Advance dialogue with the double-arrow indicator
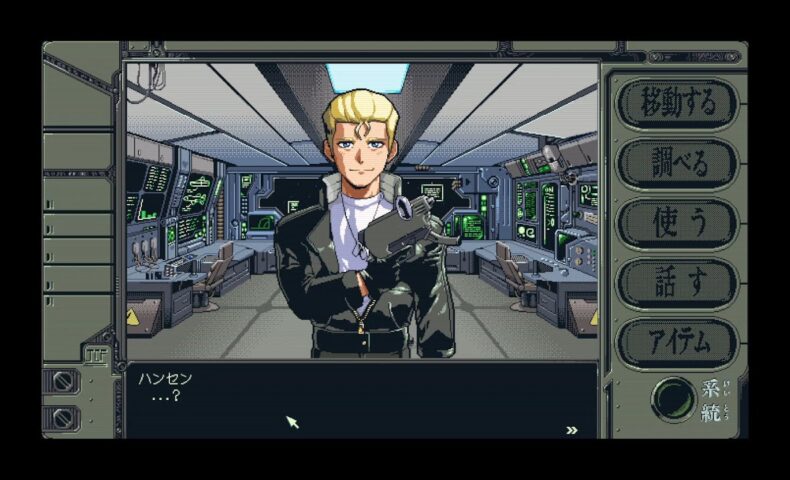This screenshot has height=480, width=790. (572, 430)
